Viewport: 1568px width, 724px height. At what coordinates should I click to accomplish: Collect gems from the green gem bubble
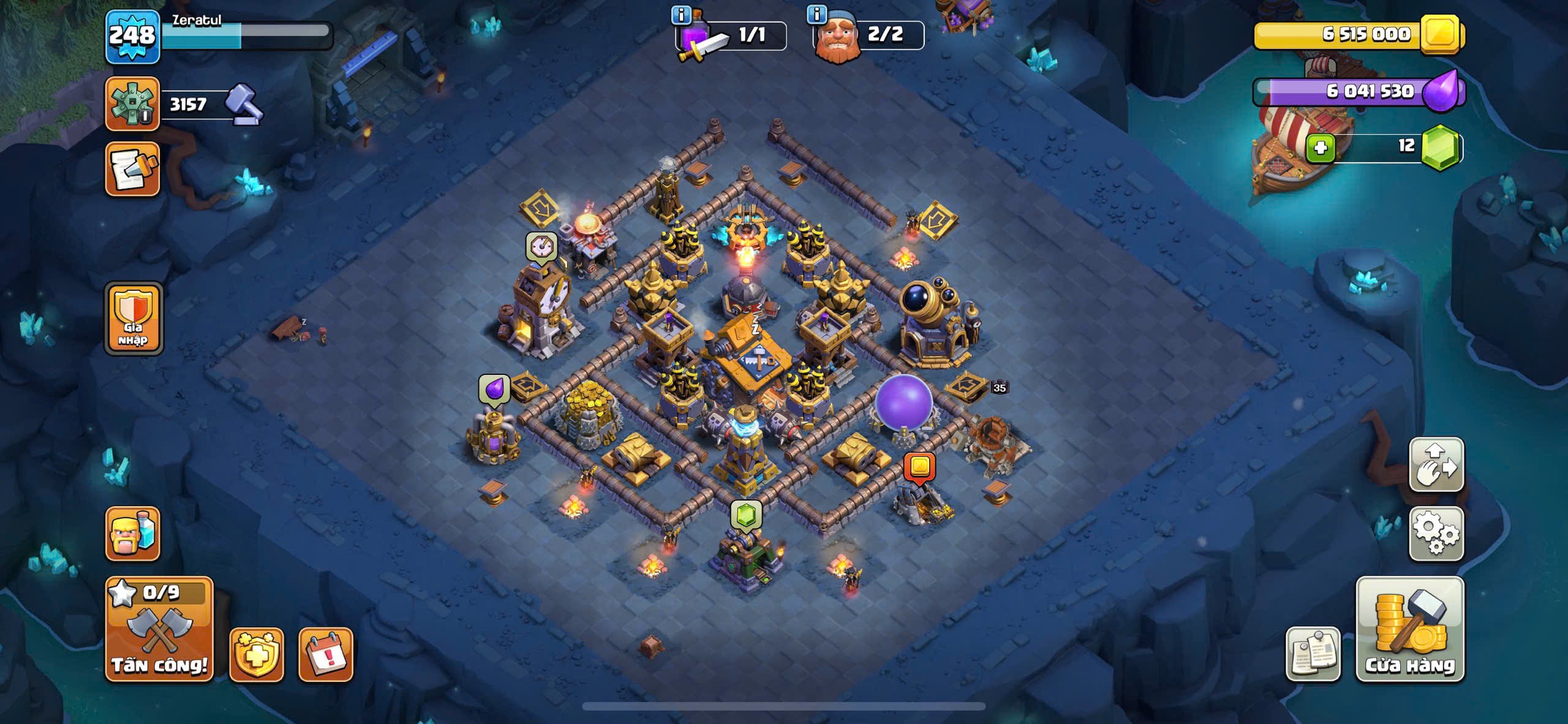(x=745, y=514)
